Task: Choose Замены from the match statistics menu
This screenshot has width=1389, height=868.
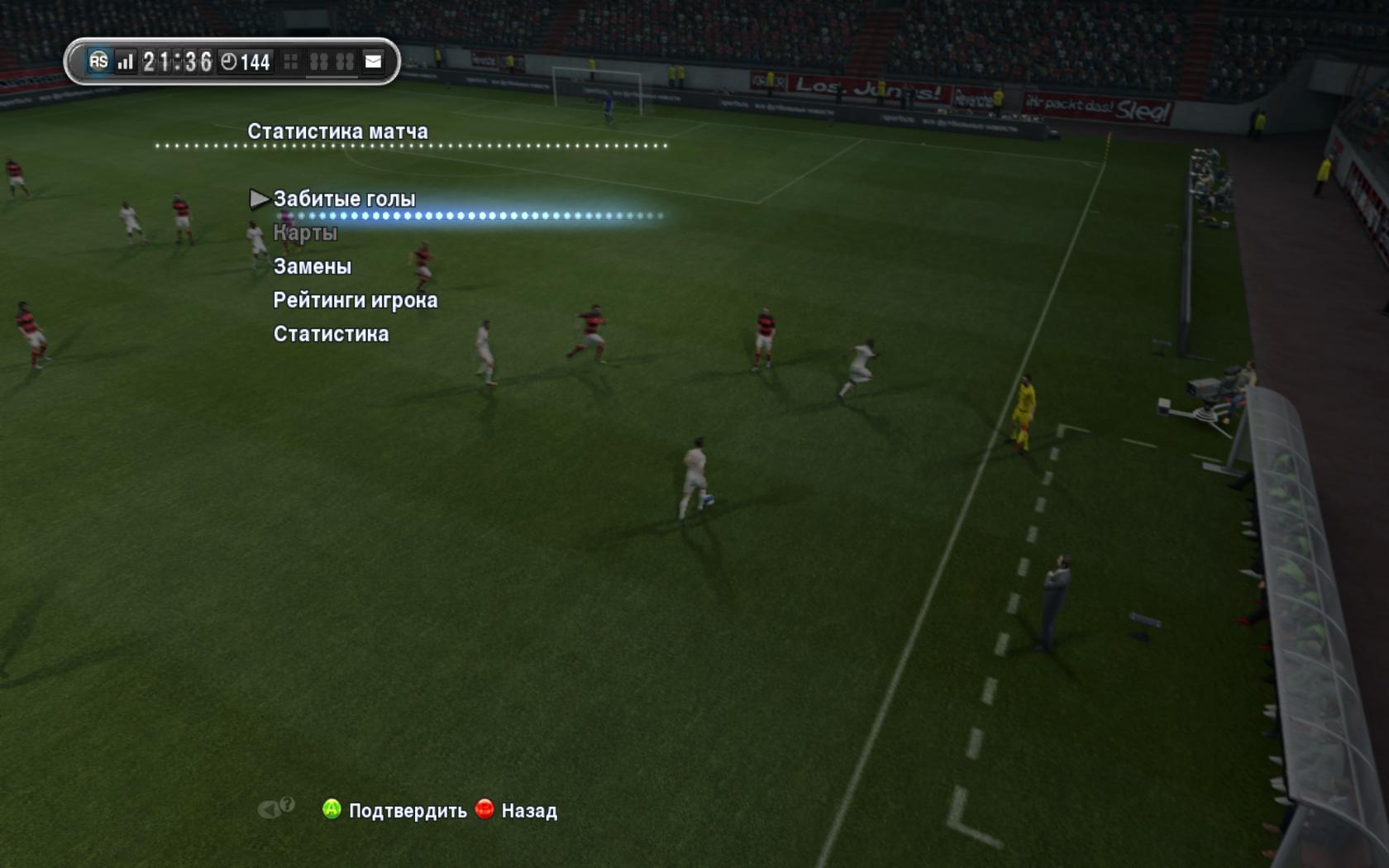Action: tap(313, 267)
